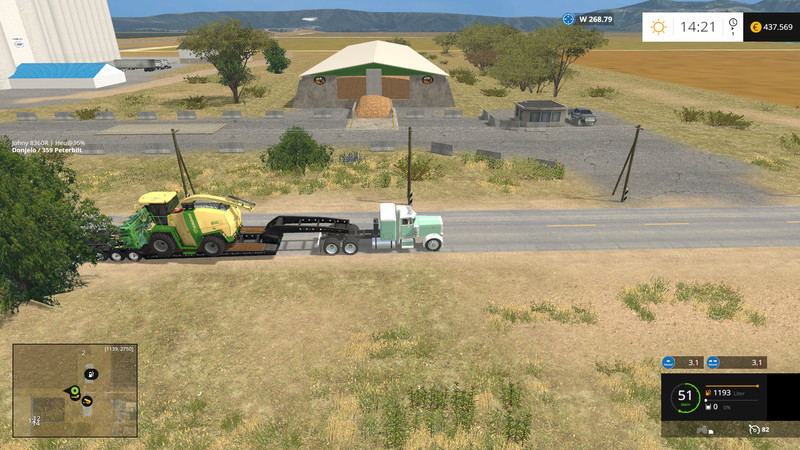
Task: Click the yellow excavator marker on minimap
Action: 87,401
